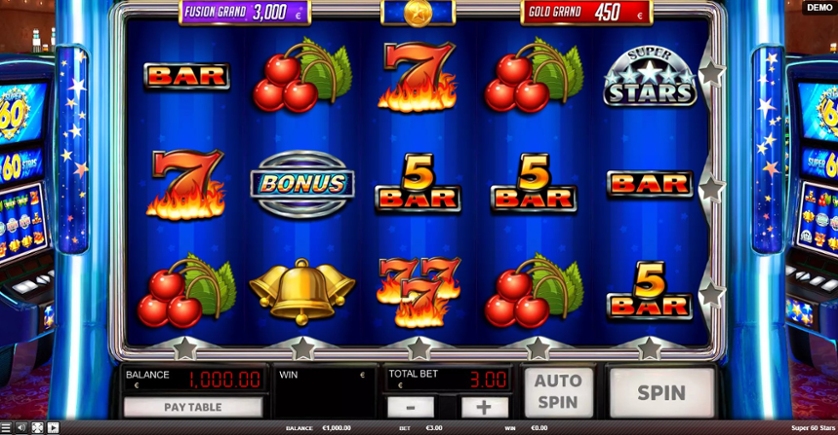
Task: Spin the slot reels
Action: pos(662,392)
